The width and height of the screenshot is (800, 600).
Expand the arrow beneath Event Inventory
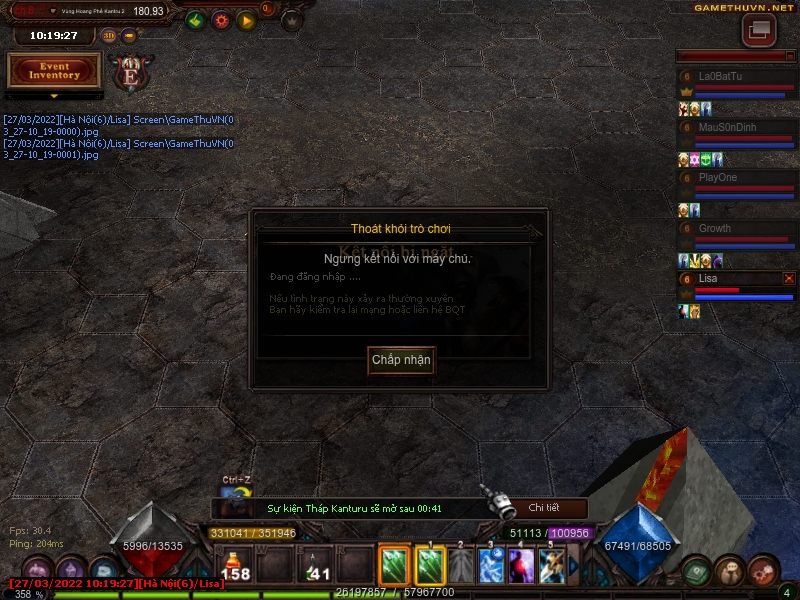[x=54, y=96]
